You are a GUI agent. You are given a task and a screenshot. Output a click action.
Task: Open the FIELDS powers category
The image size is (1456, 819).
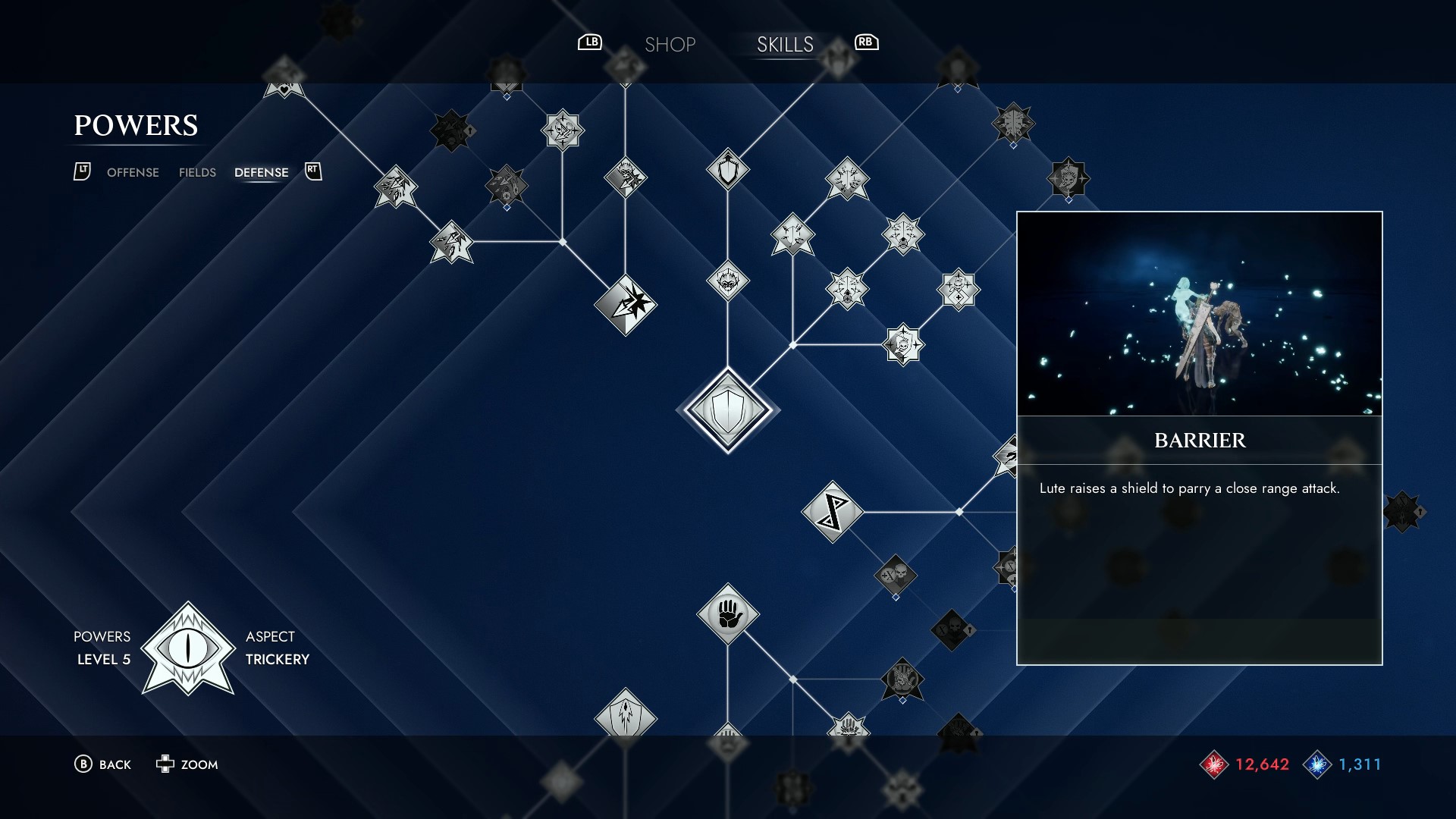point(196,172)
